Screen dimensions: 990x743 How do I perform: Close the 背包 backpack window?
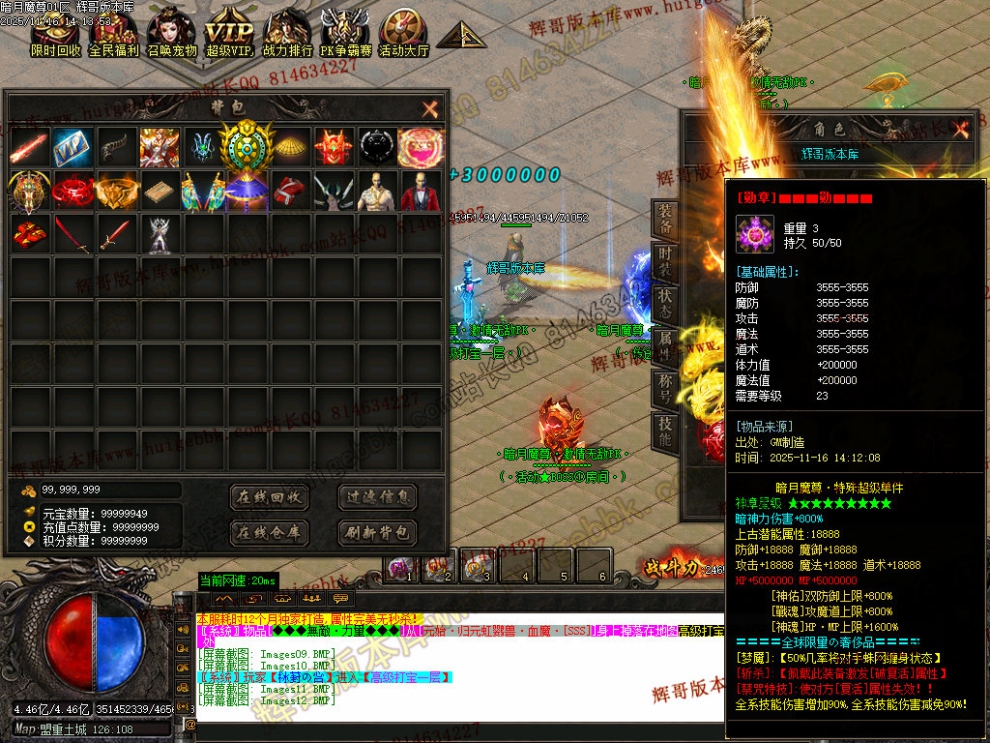(x=430, y=109)
